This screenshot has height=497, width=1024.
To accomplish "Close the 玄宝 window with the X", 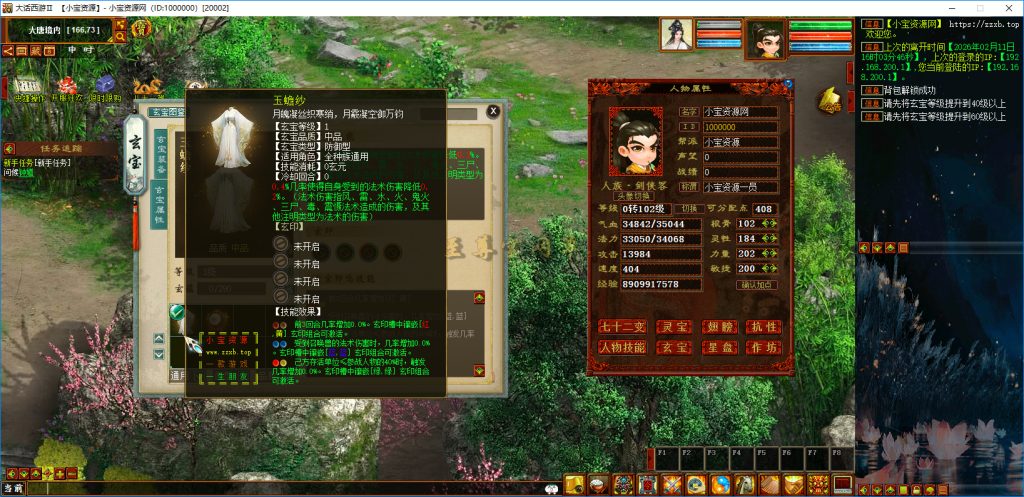I will click(x=492, y=112).
